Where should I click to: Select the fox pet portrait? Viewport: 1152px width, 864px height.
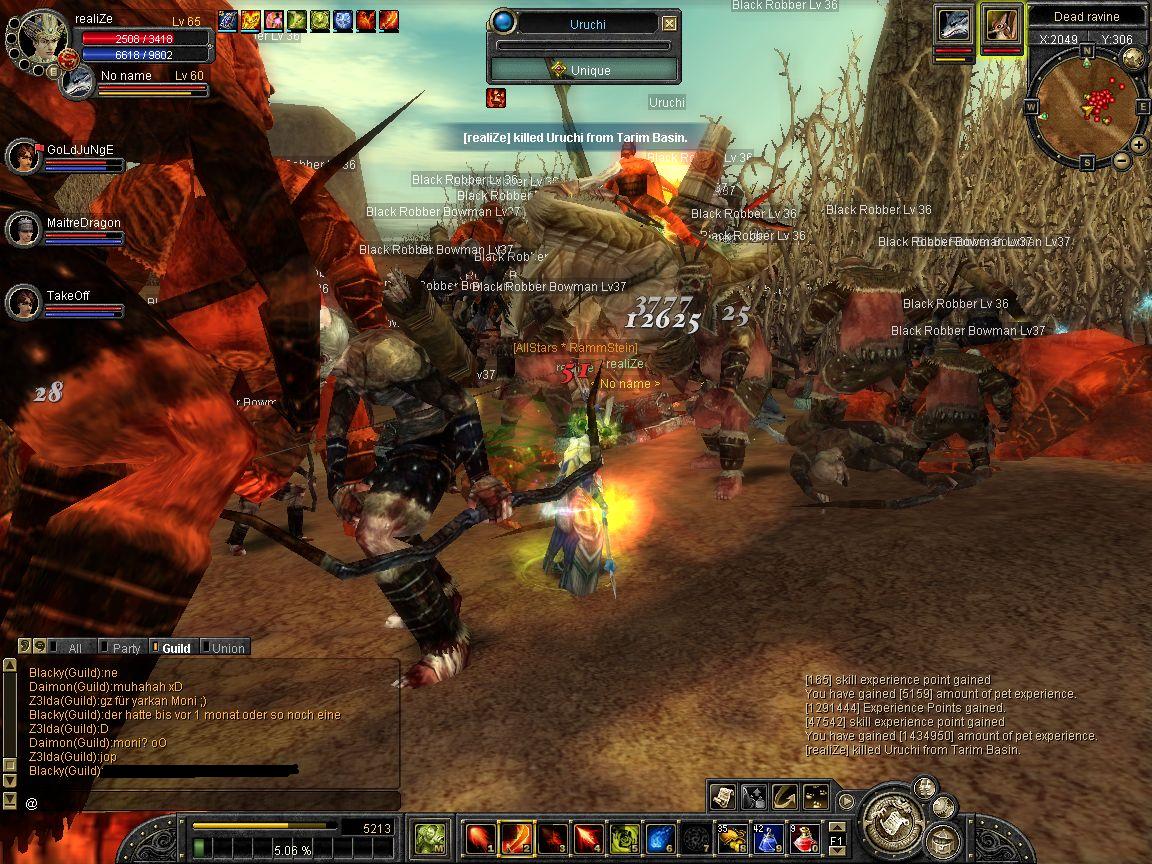point(1001,24)
